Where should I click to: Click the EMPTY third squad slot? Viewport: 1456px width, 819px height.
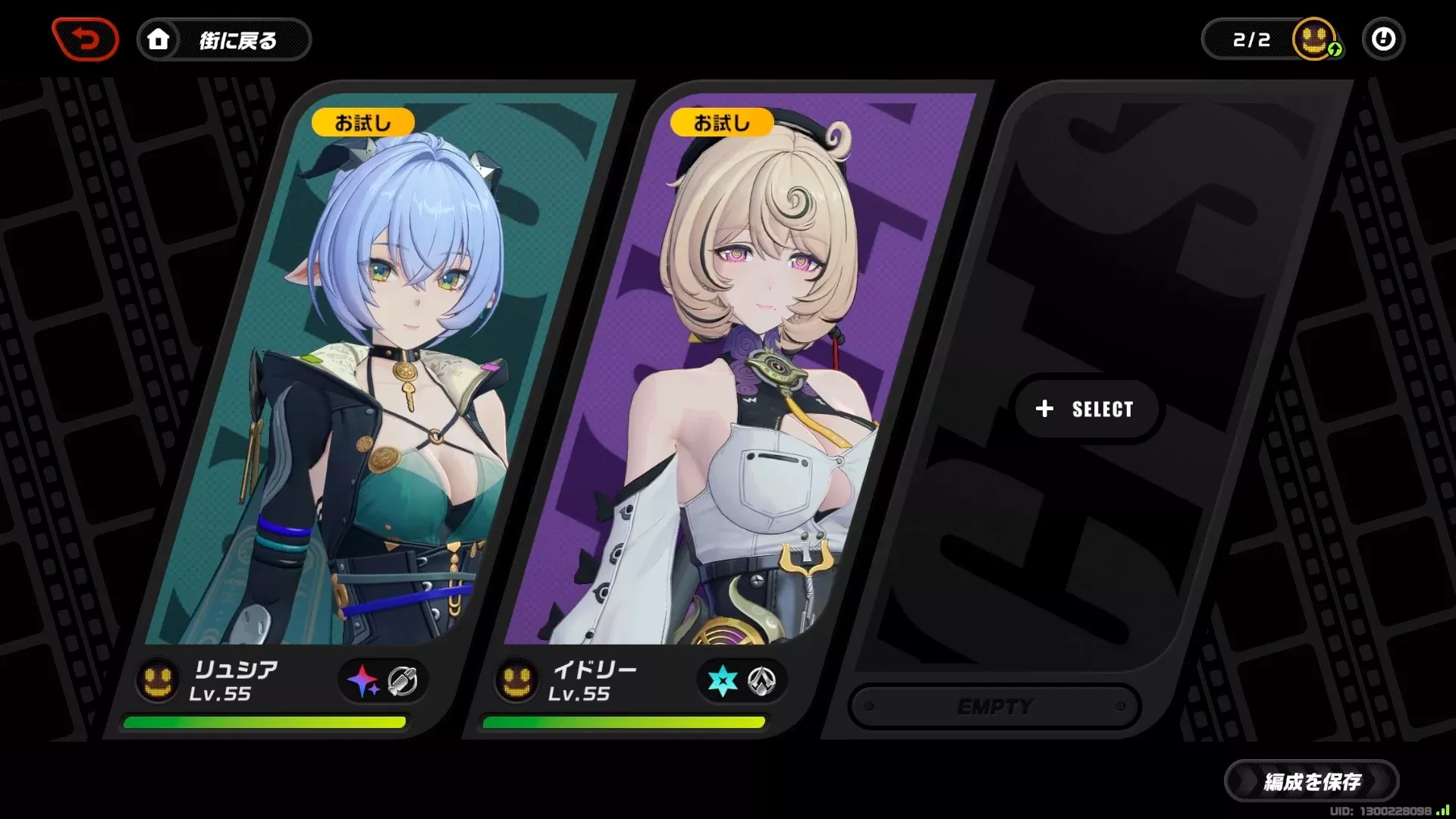(996, 706)
